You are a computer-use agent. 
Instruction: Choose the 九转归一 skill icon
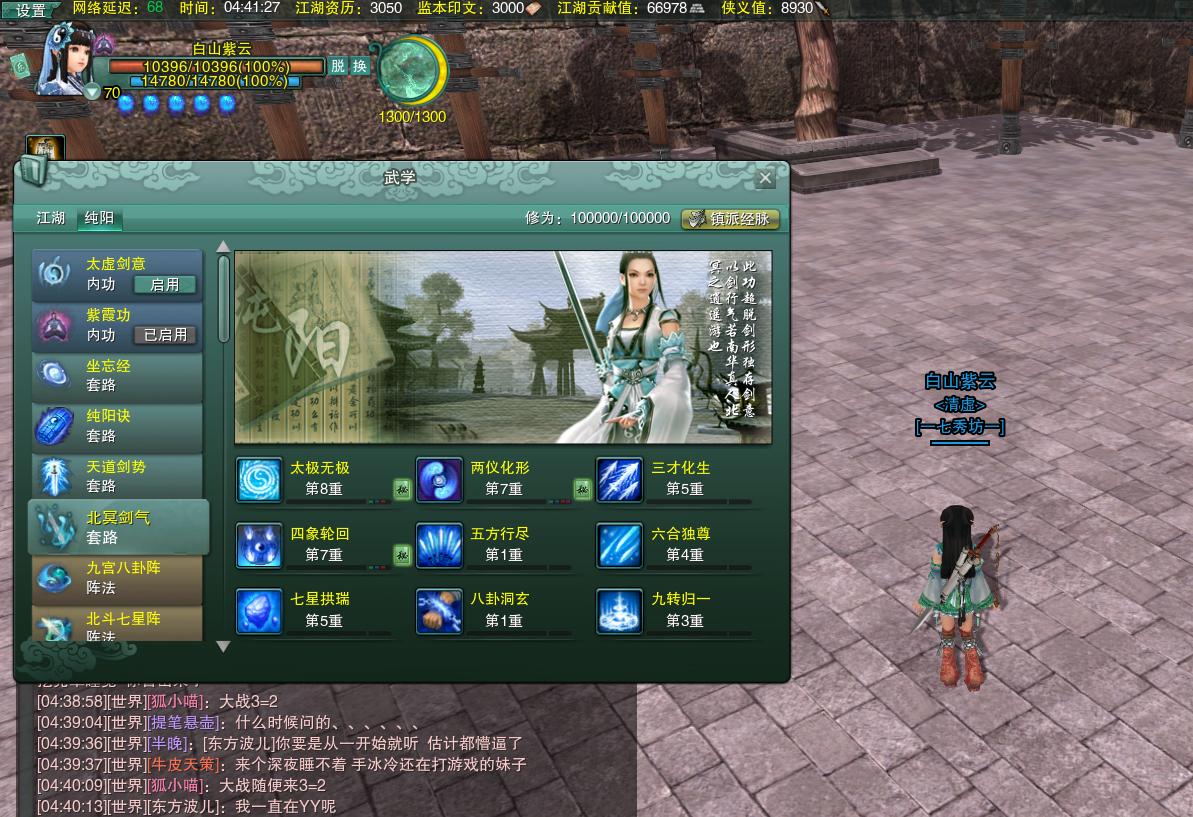point(620,612)
